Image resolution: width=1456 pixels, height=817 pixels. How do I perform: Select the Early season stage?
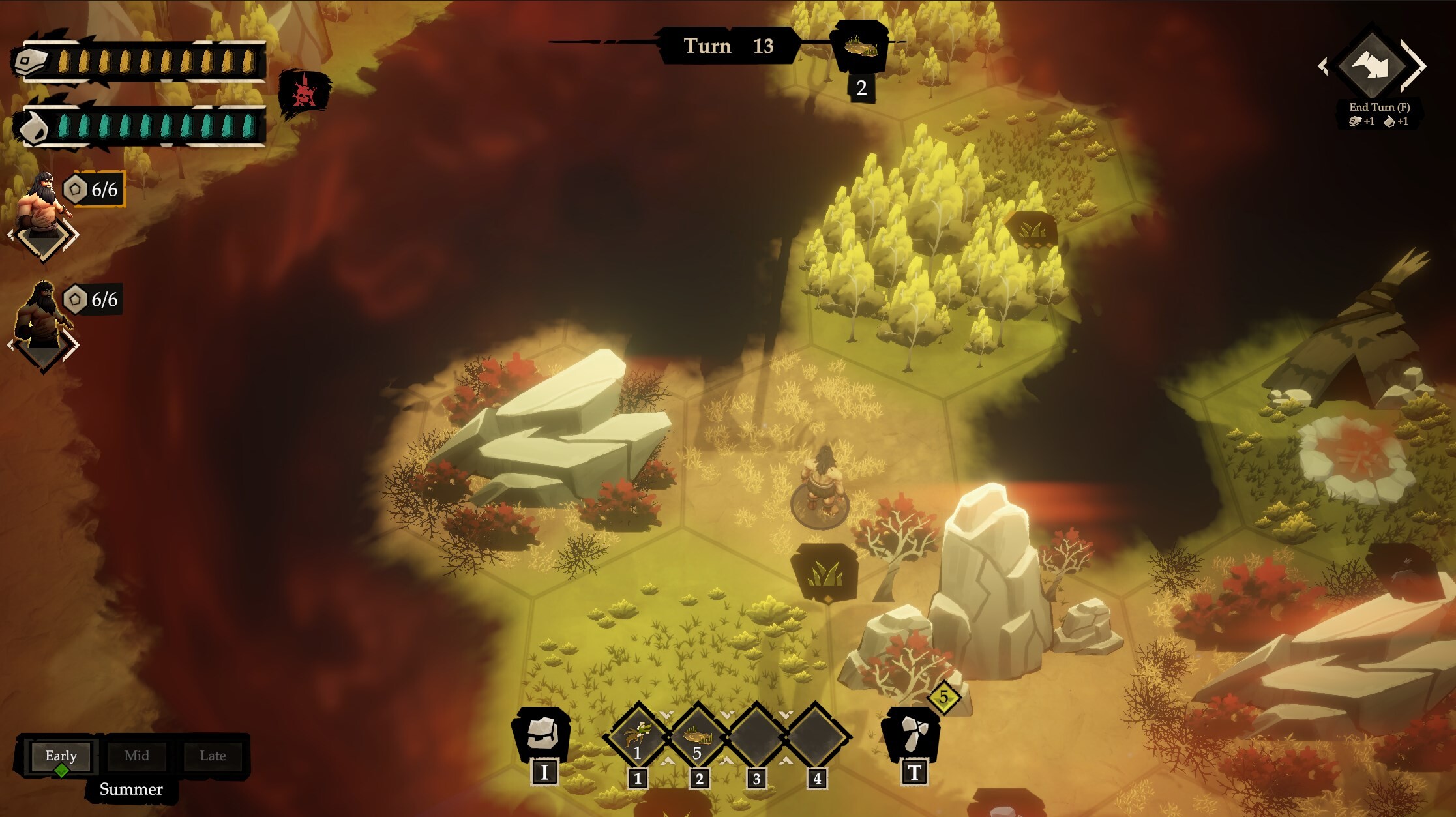[x=60, y=756]
